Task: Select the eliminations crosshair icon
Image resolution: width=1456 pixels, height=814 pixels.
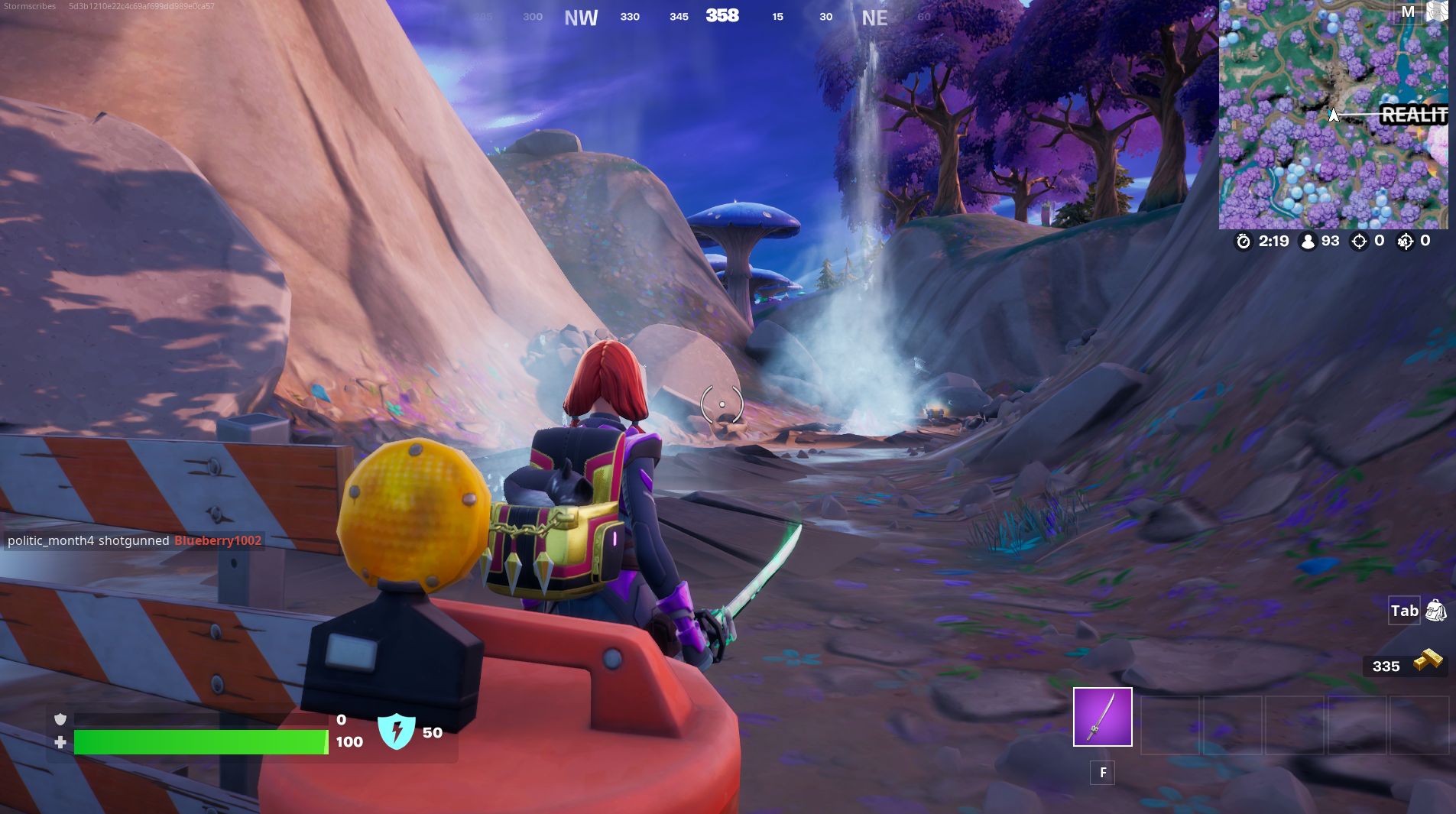Action: click(x=1359, y=241)
